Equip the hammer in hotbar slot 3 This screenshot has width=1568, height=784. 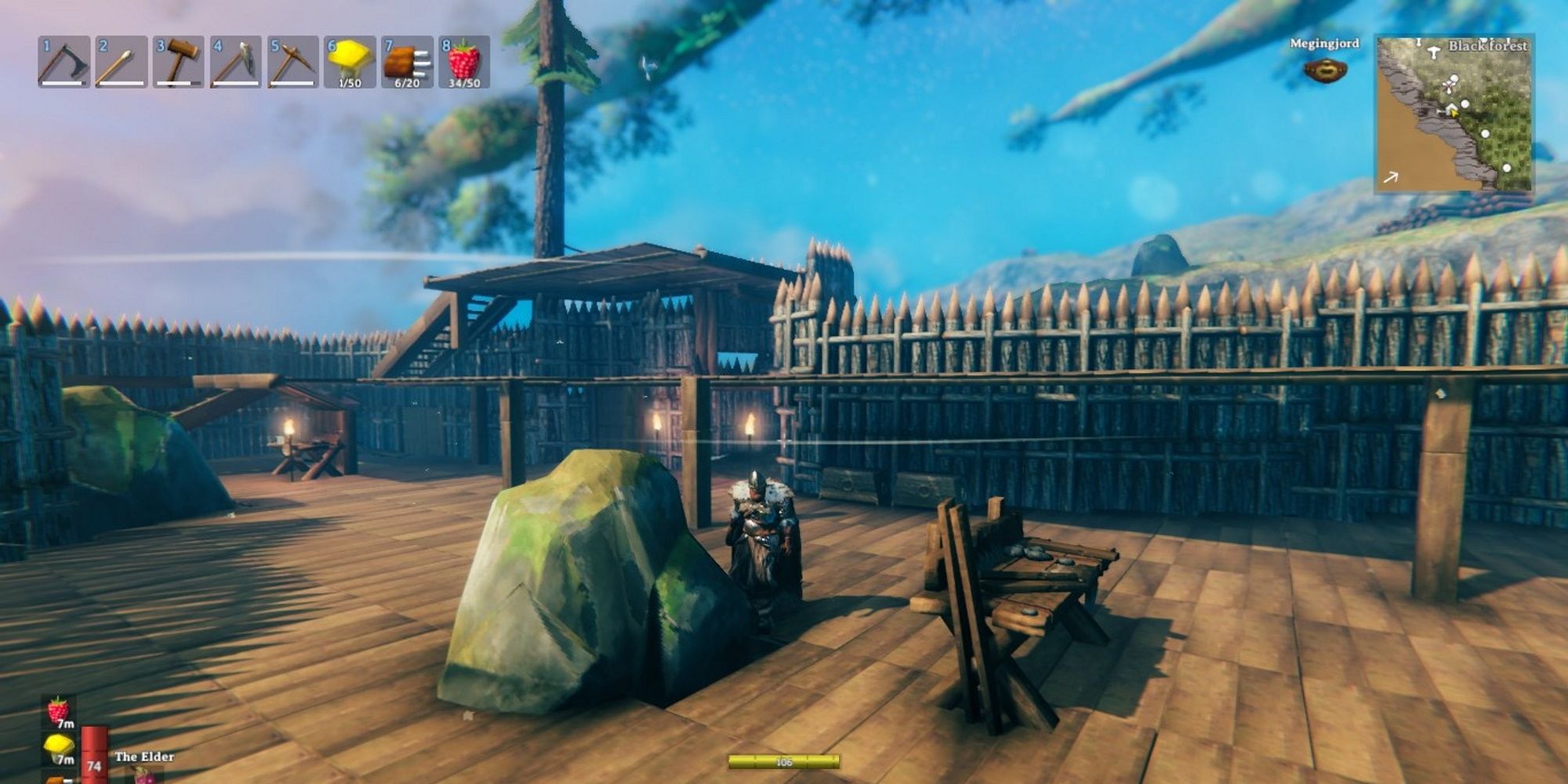pos(179,63)
